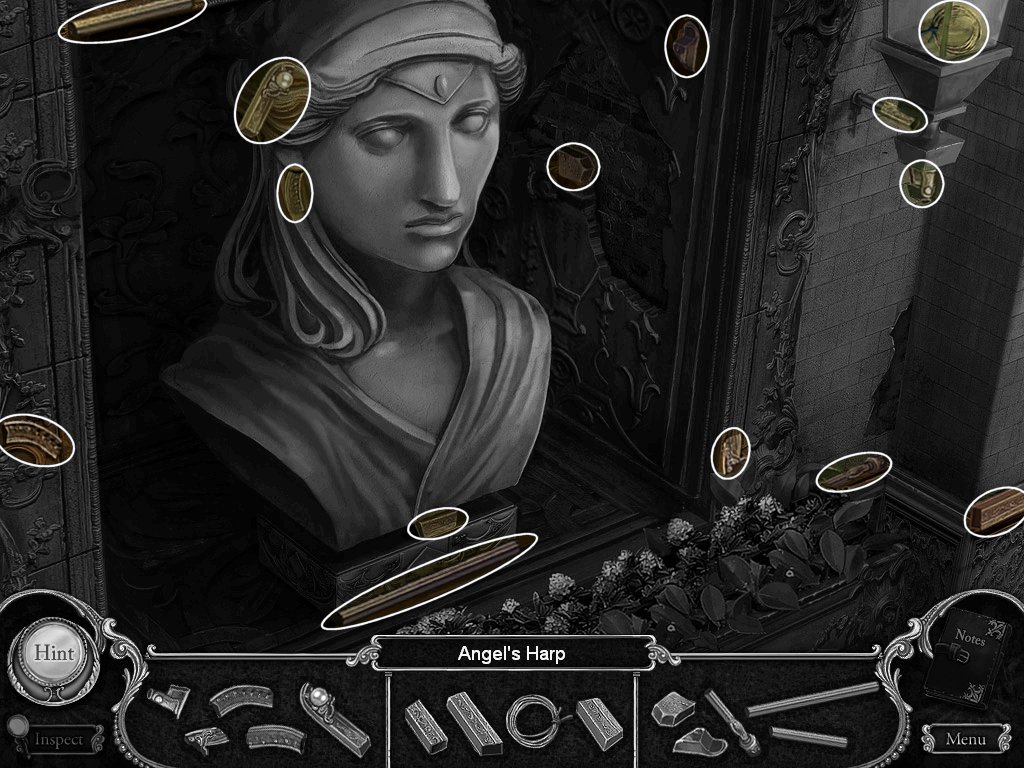Open the Menu
This screenshot has width=1024, height=768.
[x=964, y=740]
